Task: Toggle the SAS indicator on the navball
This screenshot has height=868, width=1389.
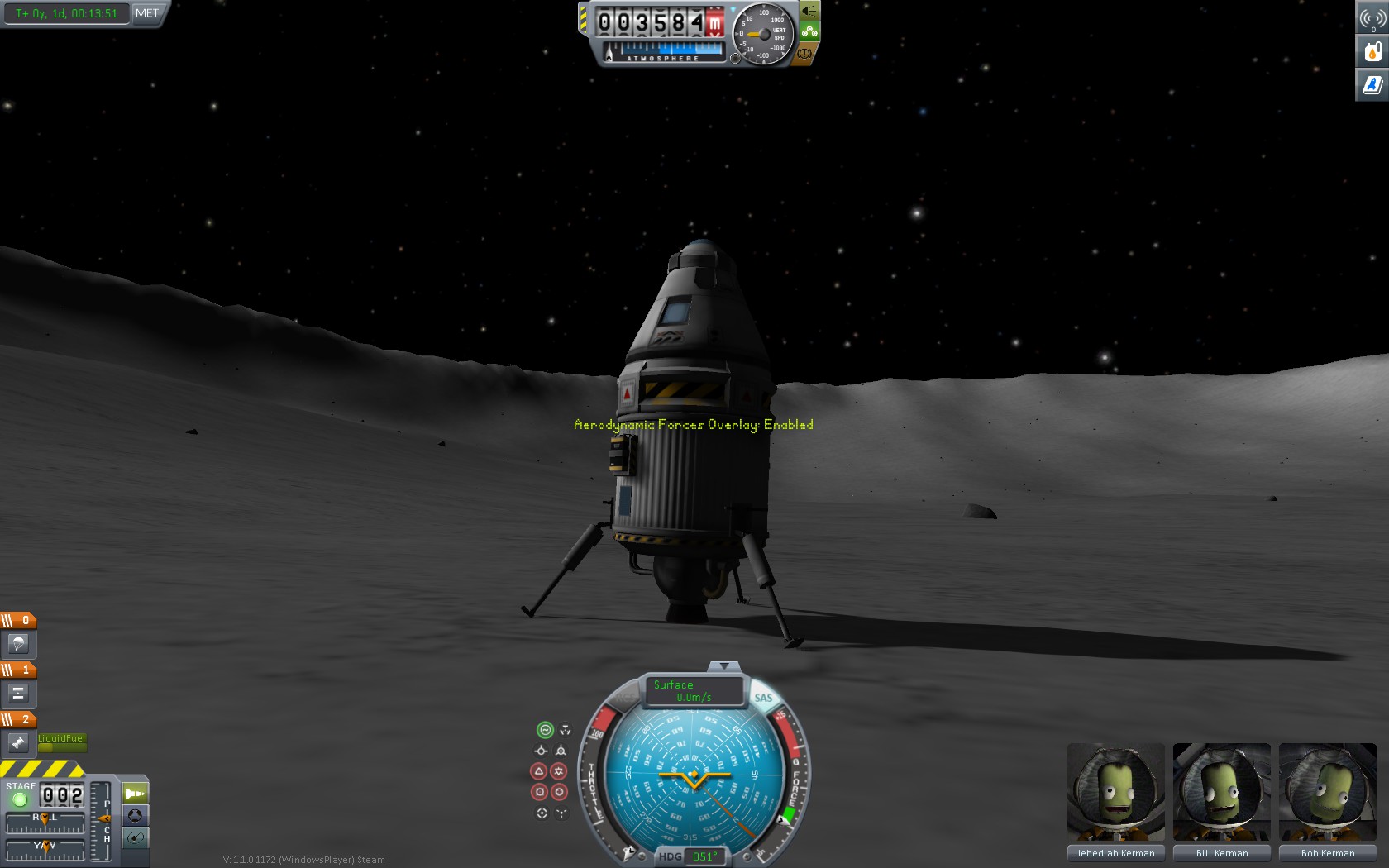Action: coord(763,698)
